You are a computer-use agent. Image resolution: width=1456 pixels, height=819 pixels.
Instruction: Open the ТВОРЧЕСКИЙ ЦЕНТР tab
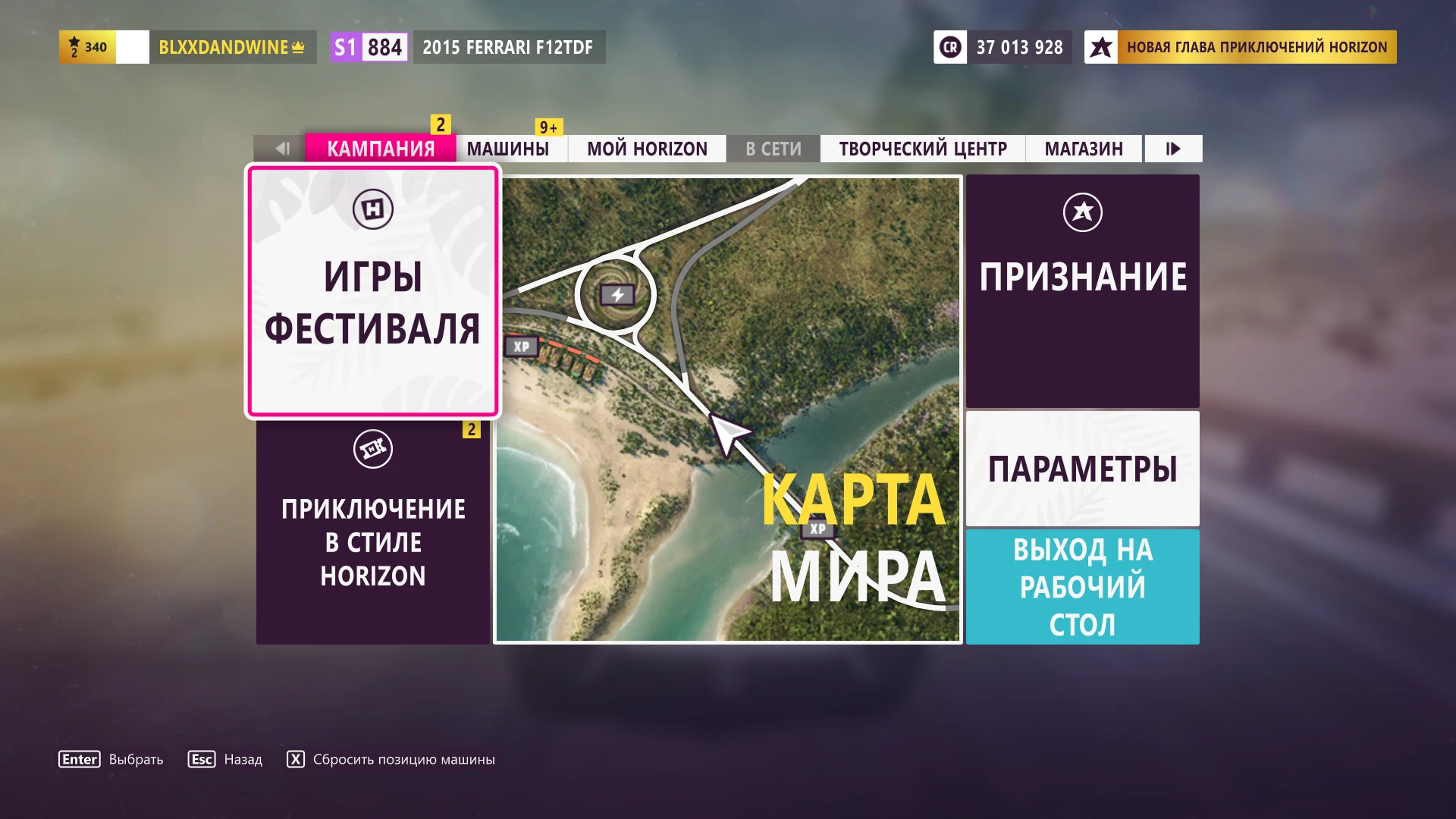pos(921,149)
